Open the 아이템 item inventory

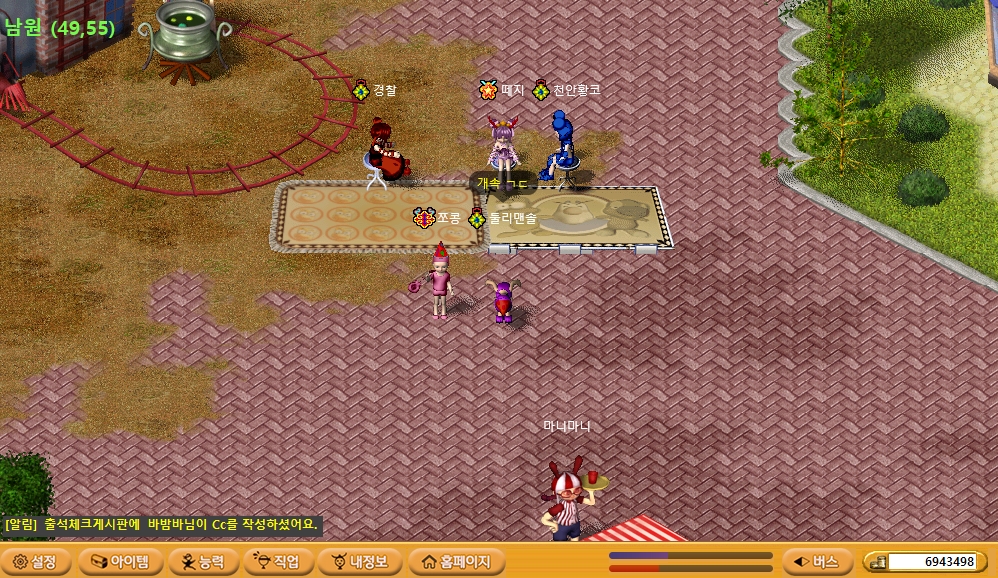(119, 561)
